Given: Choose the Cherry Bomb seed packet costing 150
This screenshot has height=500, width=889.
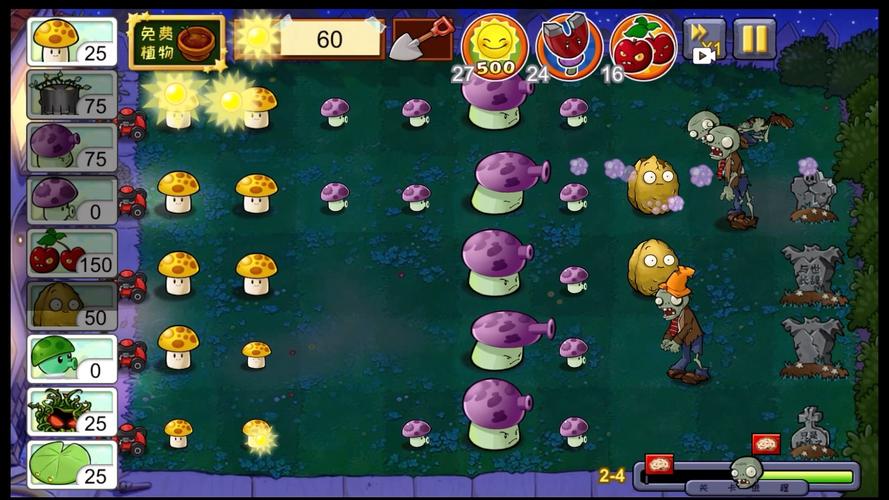Looking at the screenshot, I should pyautogui.click(x=72, y=252).
